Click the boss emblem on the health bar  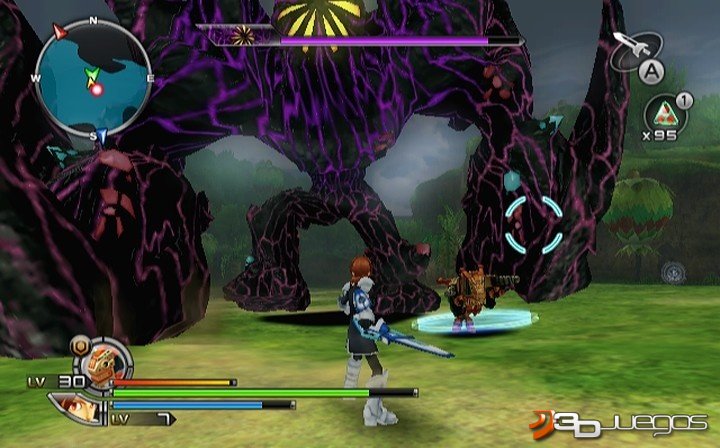click(243, 38)
